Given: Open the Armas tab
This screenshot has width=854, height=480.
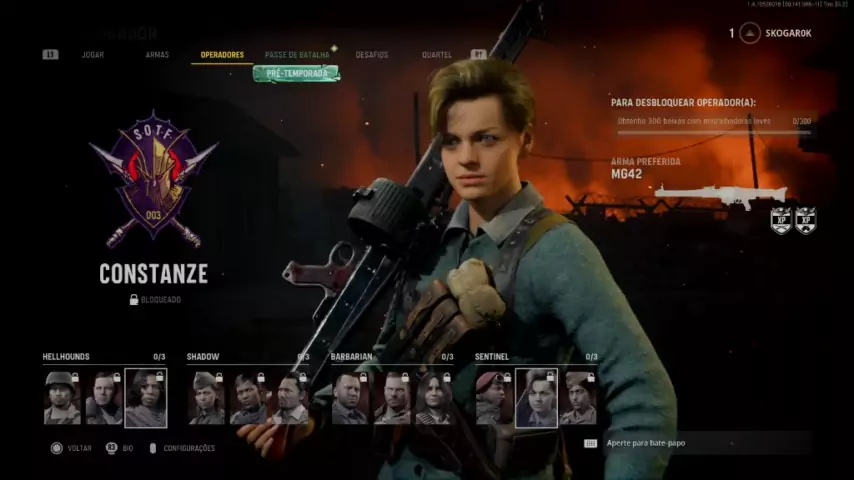Looking at the screenshot, I should (x=157, y=54).
